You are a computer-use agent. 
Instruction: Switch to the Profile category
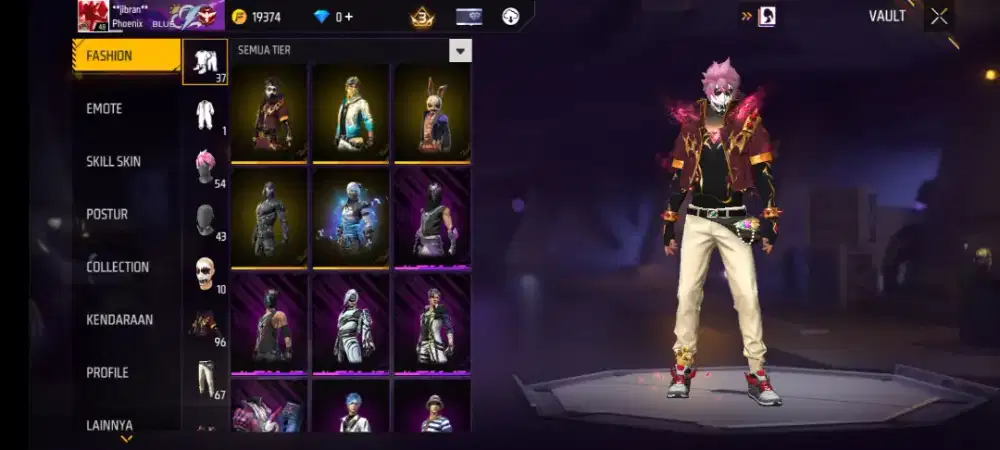107,373
